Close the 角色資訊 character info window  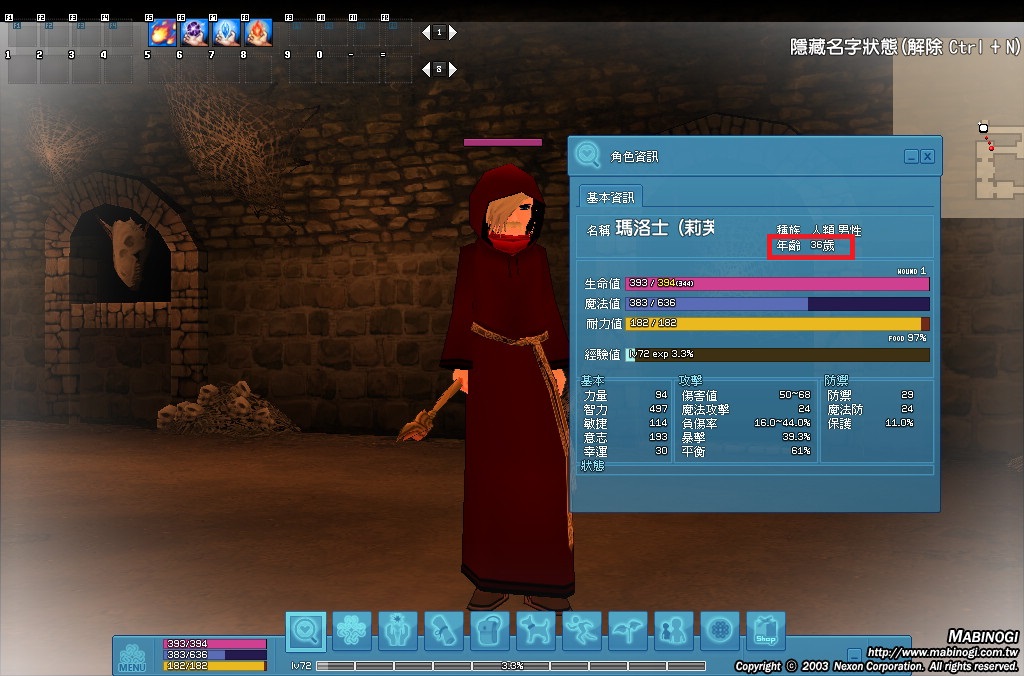point(927,157)
